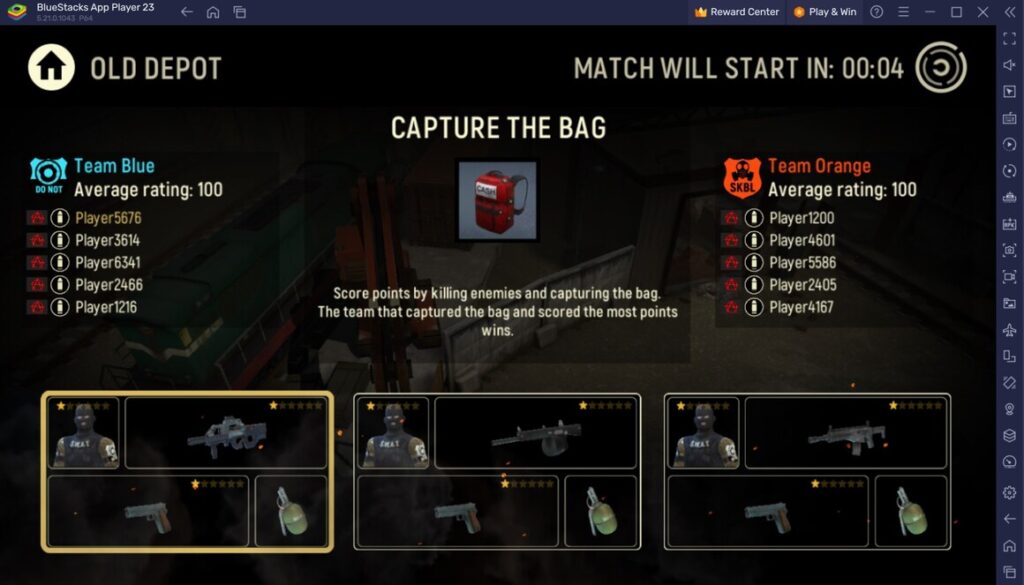Image resolution: width=1024 pixels, height=585 pixels.
Task: Select Player1200 in Team Orange list
Action: click(x=802, y=217)
